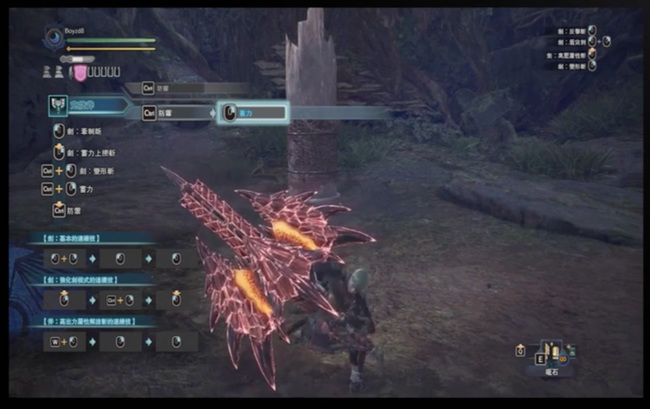Screen dimensions: 650x409
Task: Click the hunter's crescent moon emblem
Action: pos(52,39)
